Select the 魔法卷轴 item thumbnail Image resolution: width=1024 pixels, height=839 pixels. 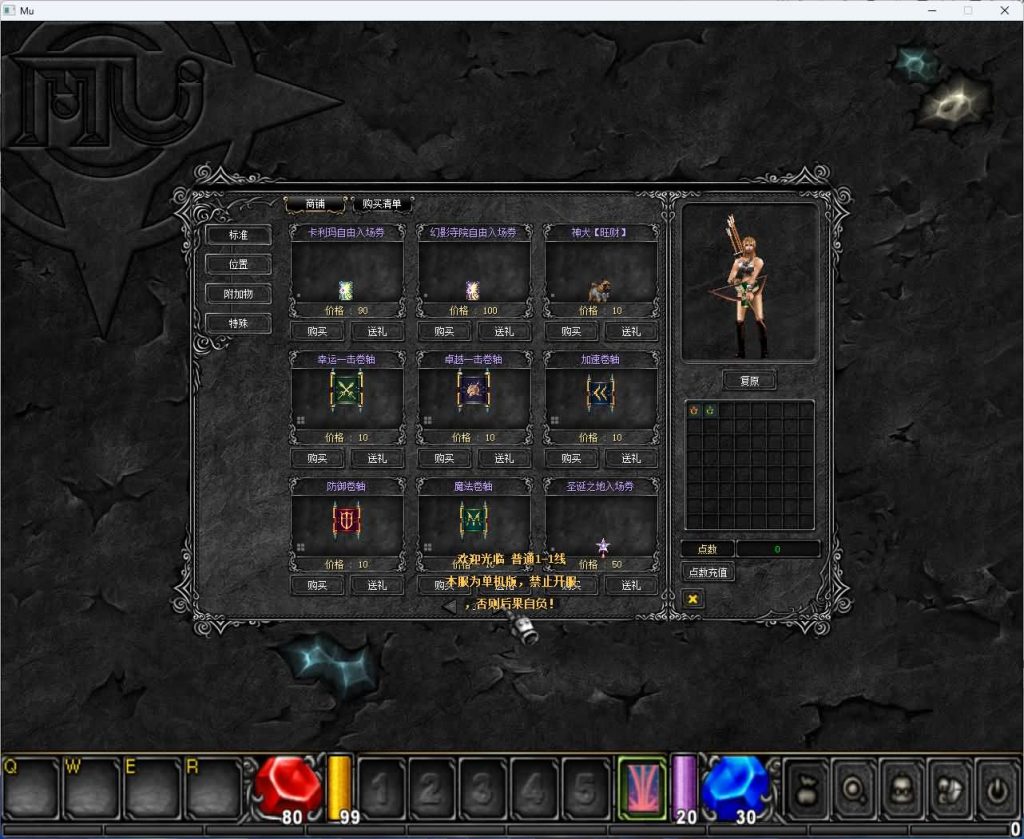pyautogui.click(x=473, y=520)
